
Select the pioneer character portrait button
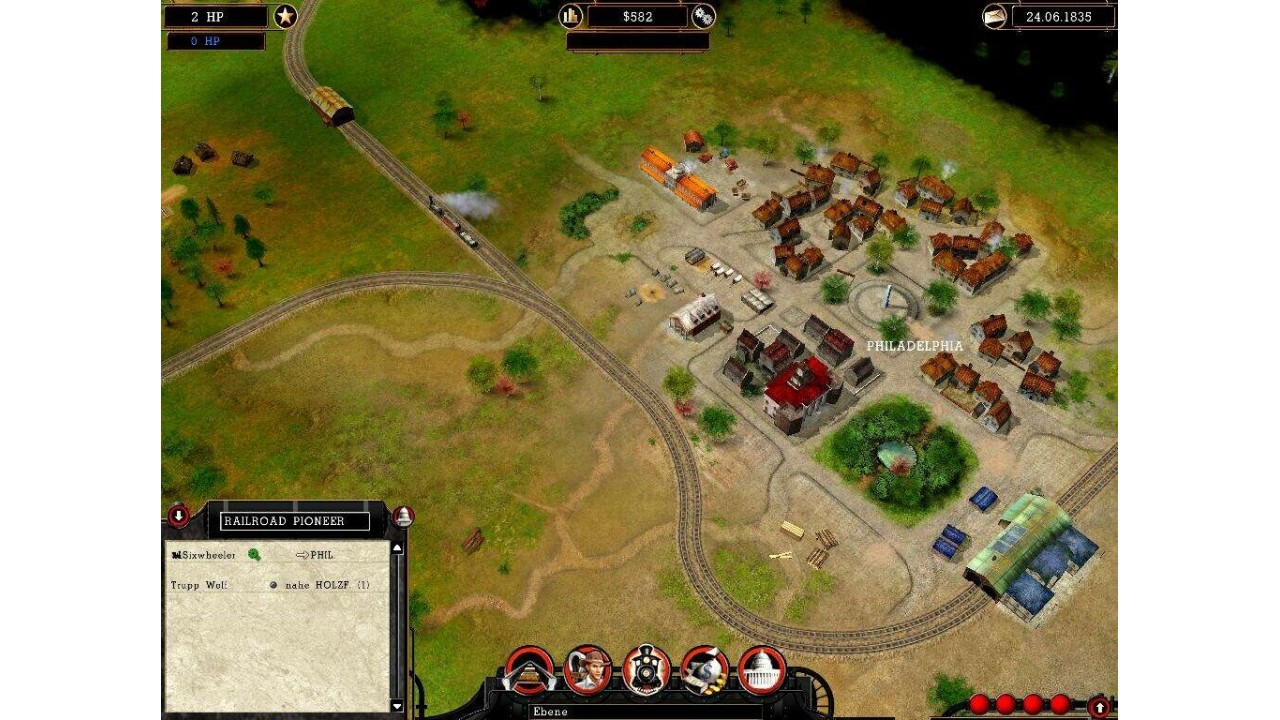(x=587, y=670)
